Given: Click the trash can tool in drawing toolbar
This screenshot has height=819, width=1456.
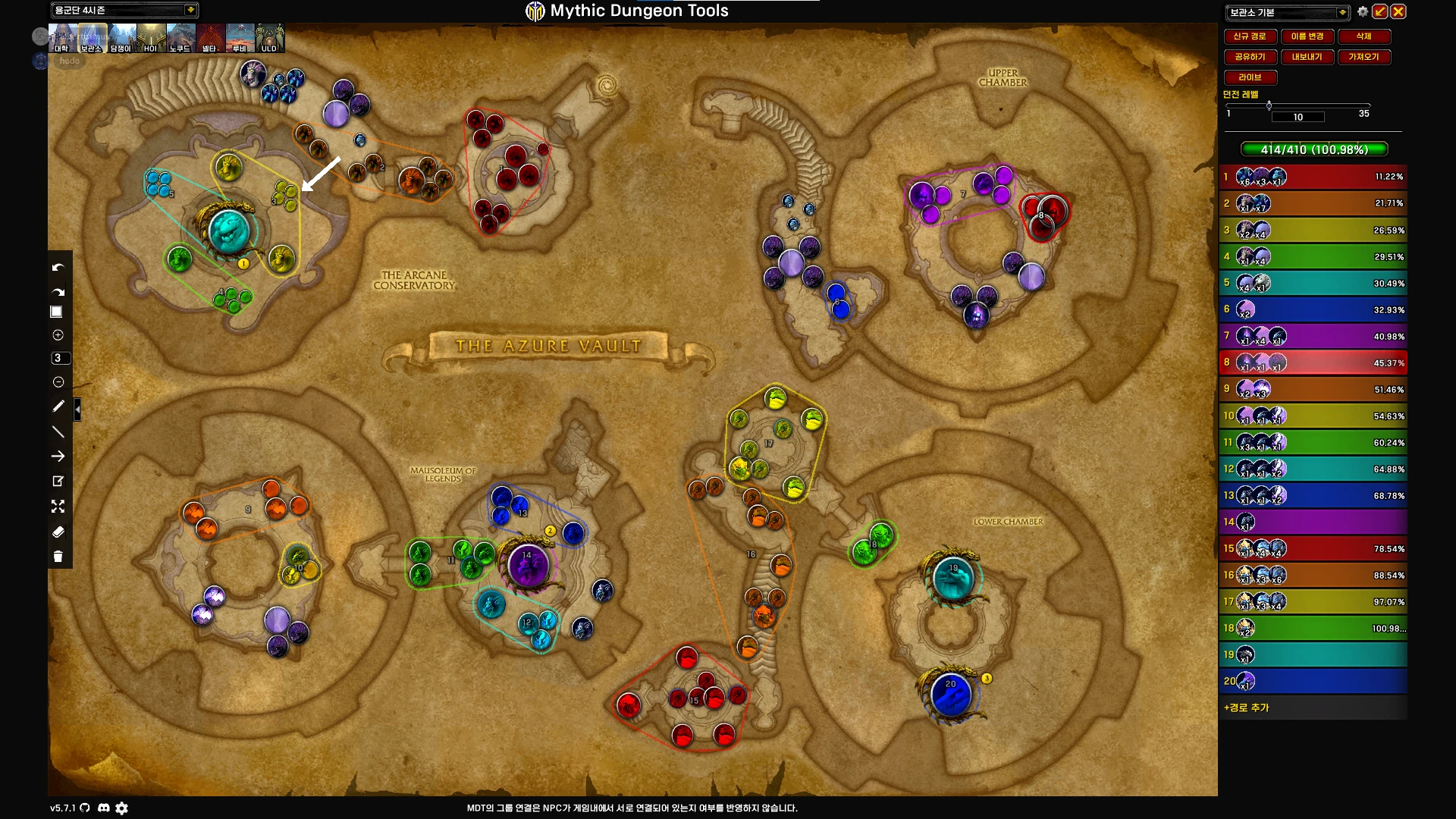Looking at the screenshot, I should pyautogui.click(x=58, y=557).
